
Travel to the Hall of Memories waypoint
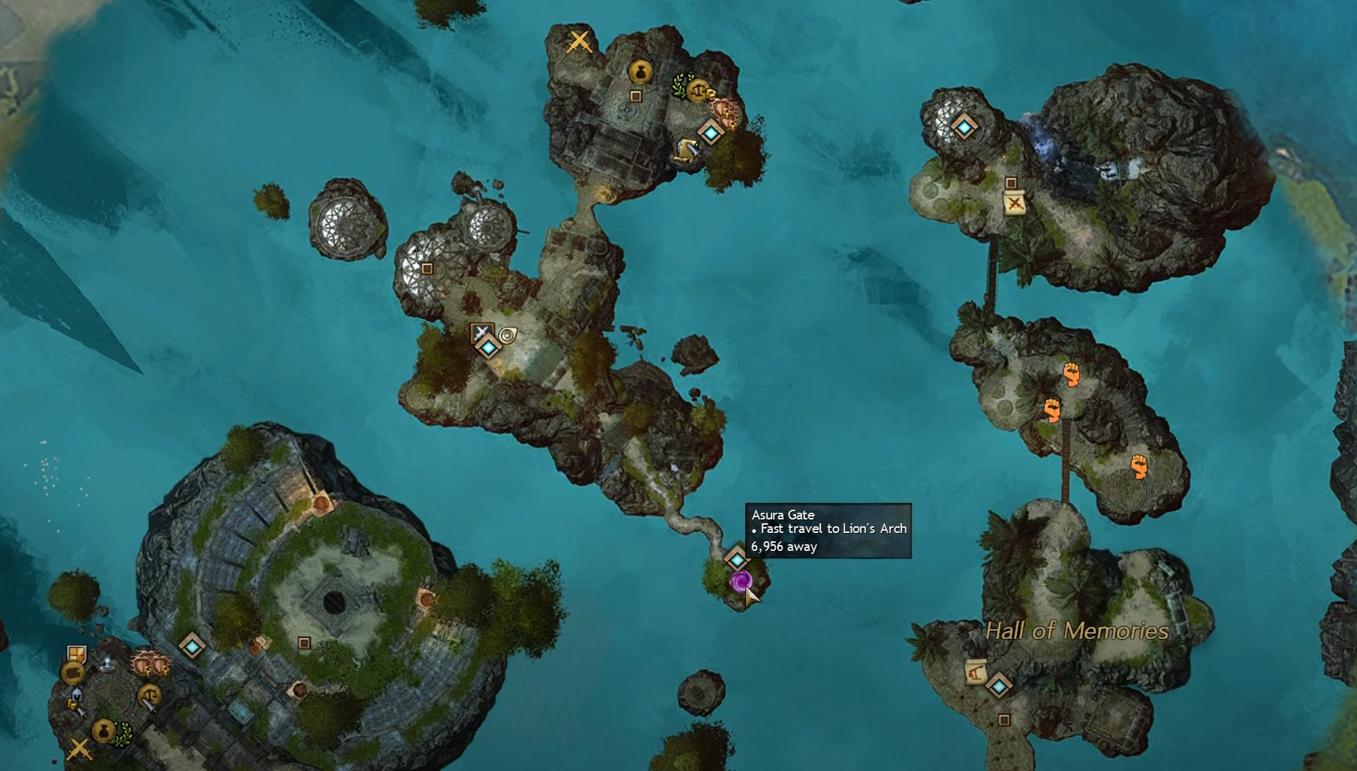point(998,685)
